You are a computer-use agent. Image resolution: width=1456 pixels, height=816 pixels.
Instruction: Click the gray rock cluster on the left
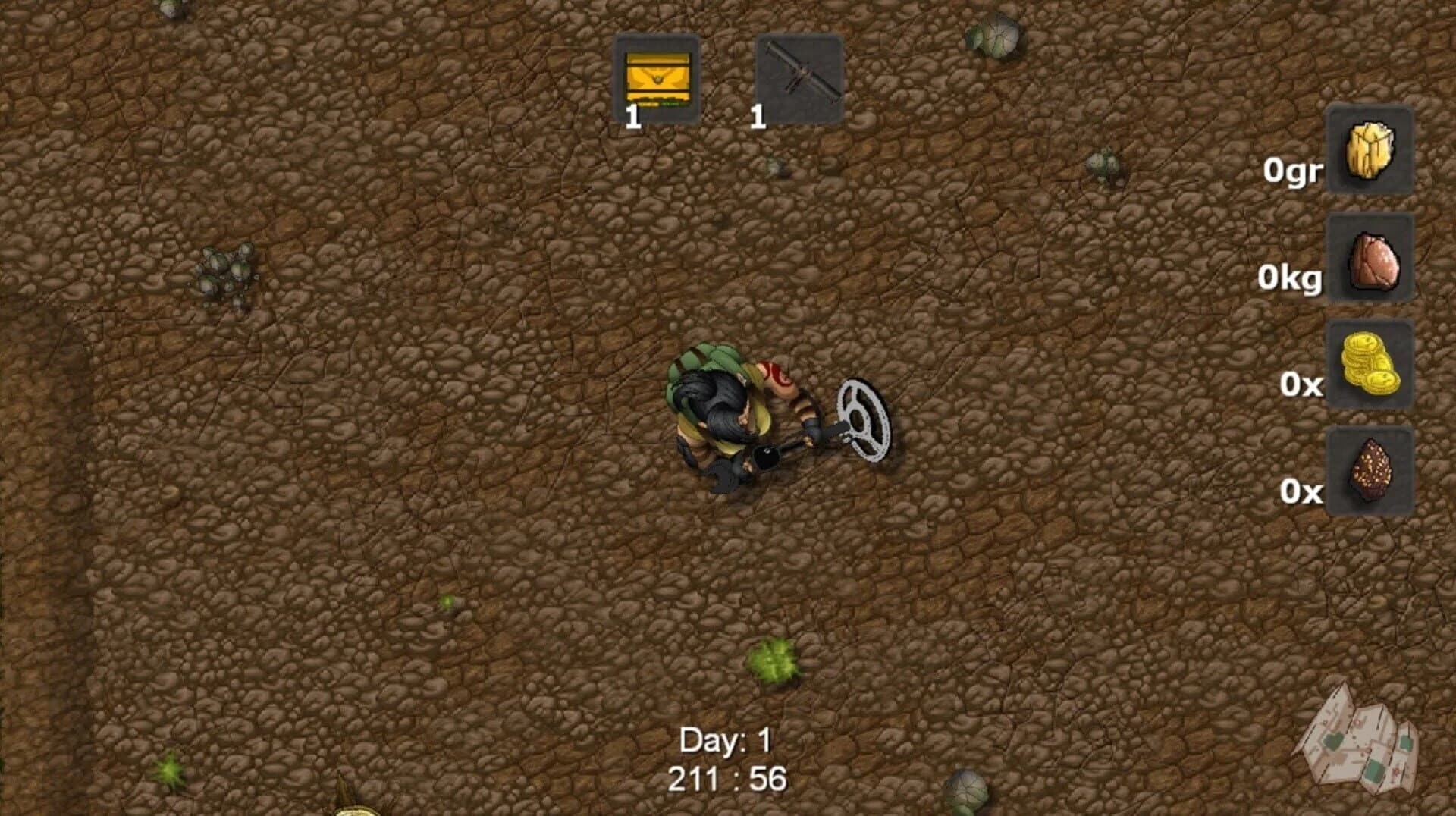coord(224,269)
